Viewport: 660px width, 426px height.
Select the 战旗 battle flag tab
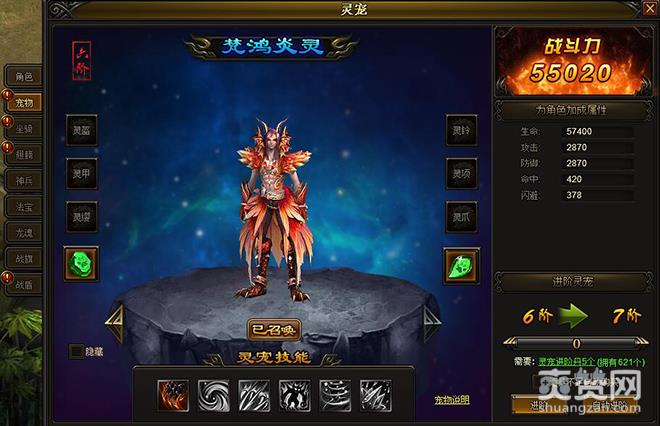point(22,258)
